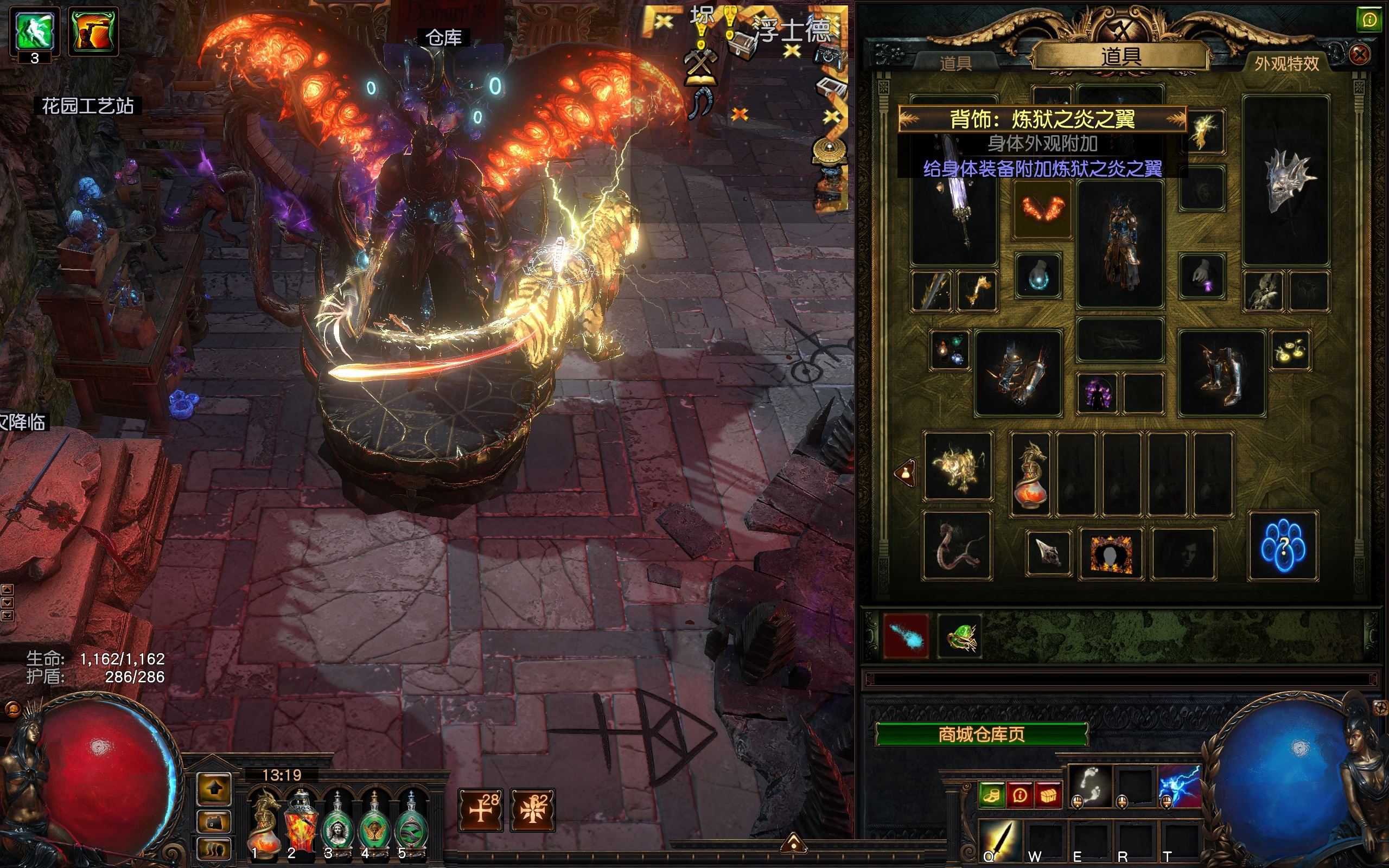Choose the golden tiger pet slot
Screen dimensions: 1389x868
click(957, 466)
